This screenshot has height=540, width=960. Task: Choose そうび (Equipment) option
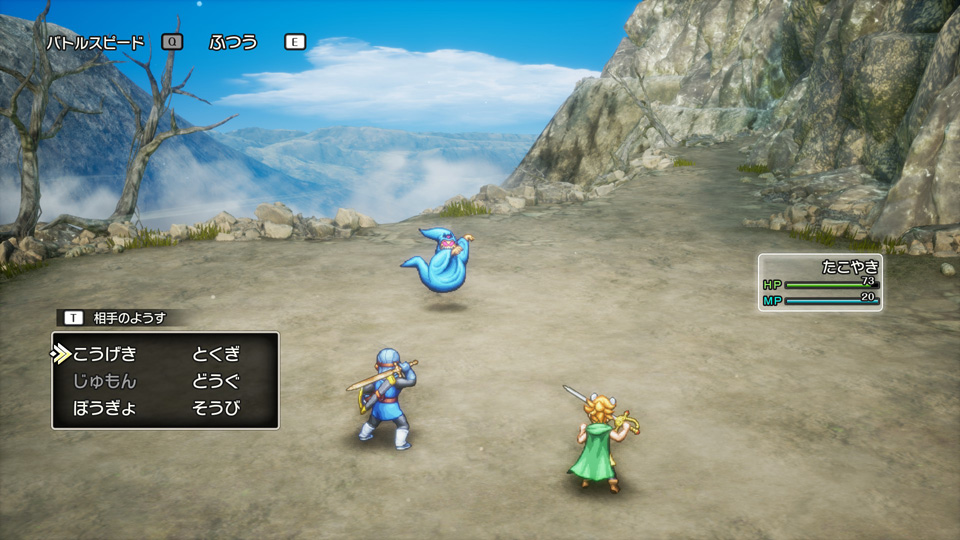click(216, 408)
